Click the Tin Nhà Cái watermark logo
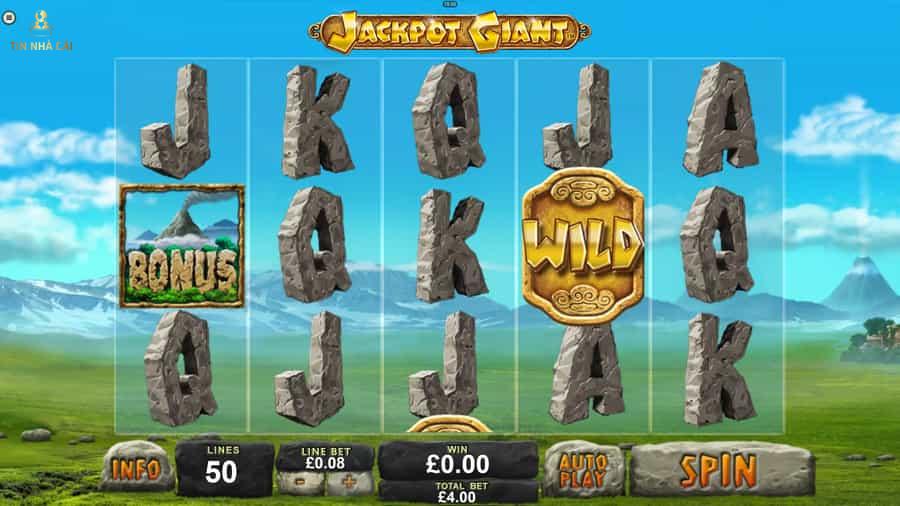The width and height of the screenshot is (900, 506). coord(40,28)
